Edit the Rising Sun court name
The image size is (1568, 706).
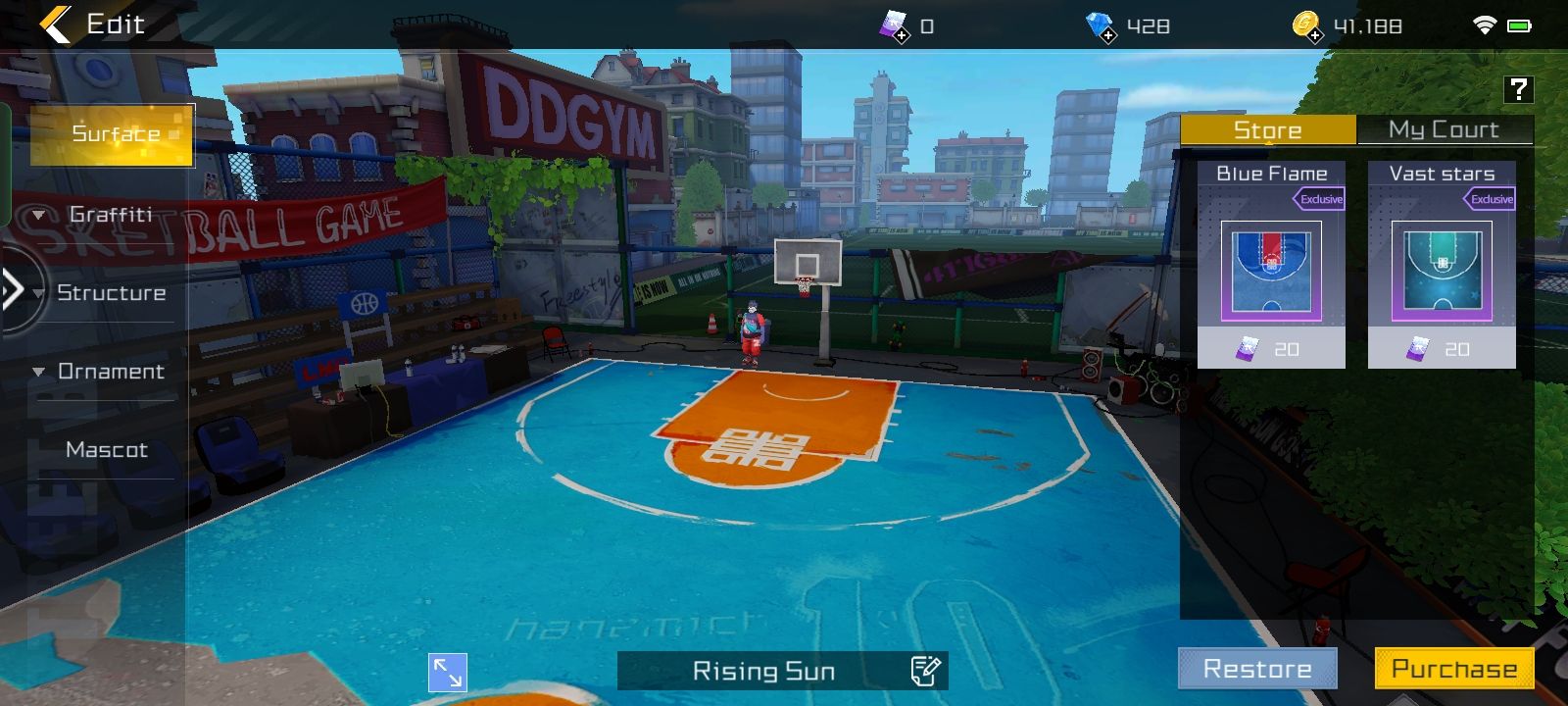[925, 671]
